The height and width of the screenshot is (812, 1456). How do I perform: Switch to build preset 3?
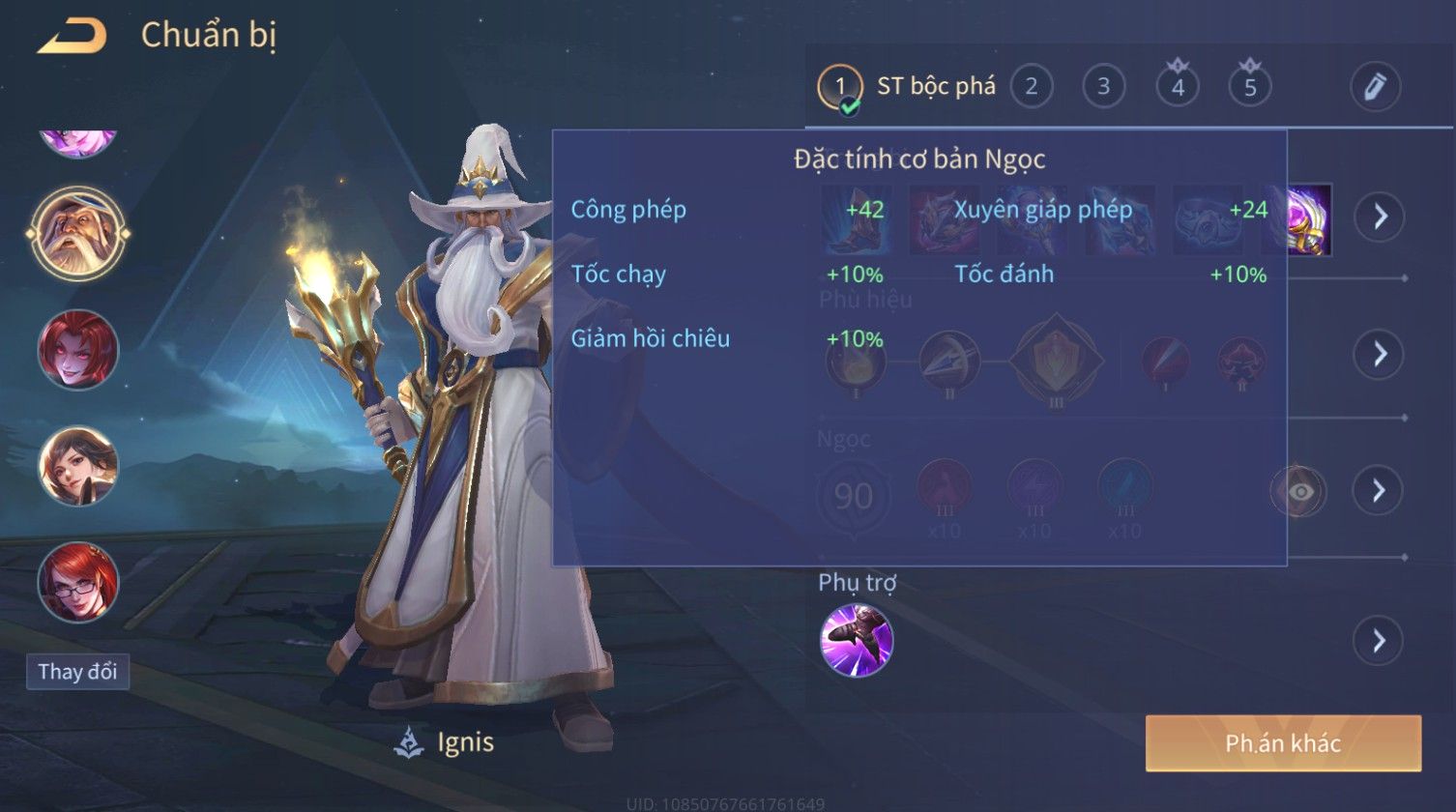pyautogui.click(x=1103, y=87)
